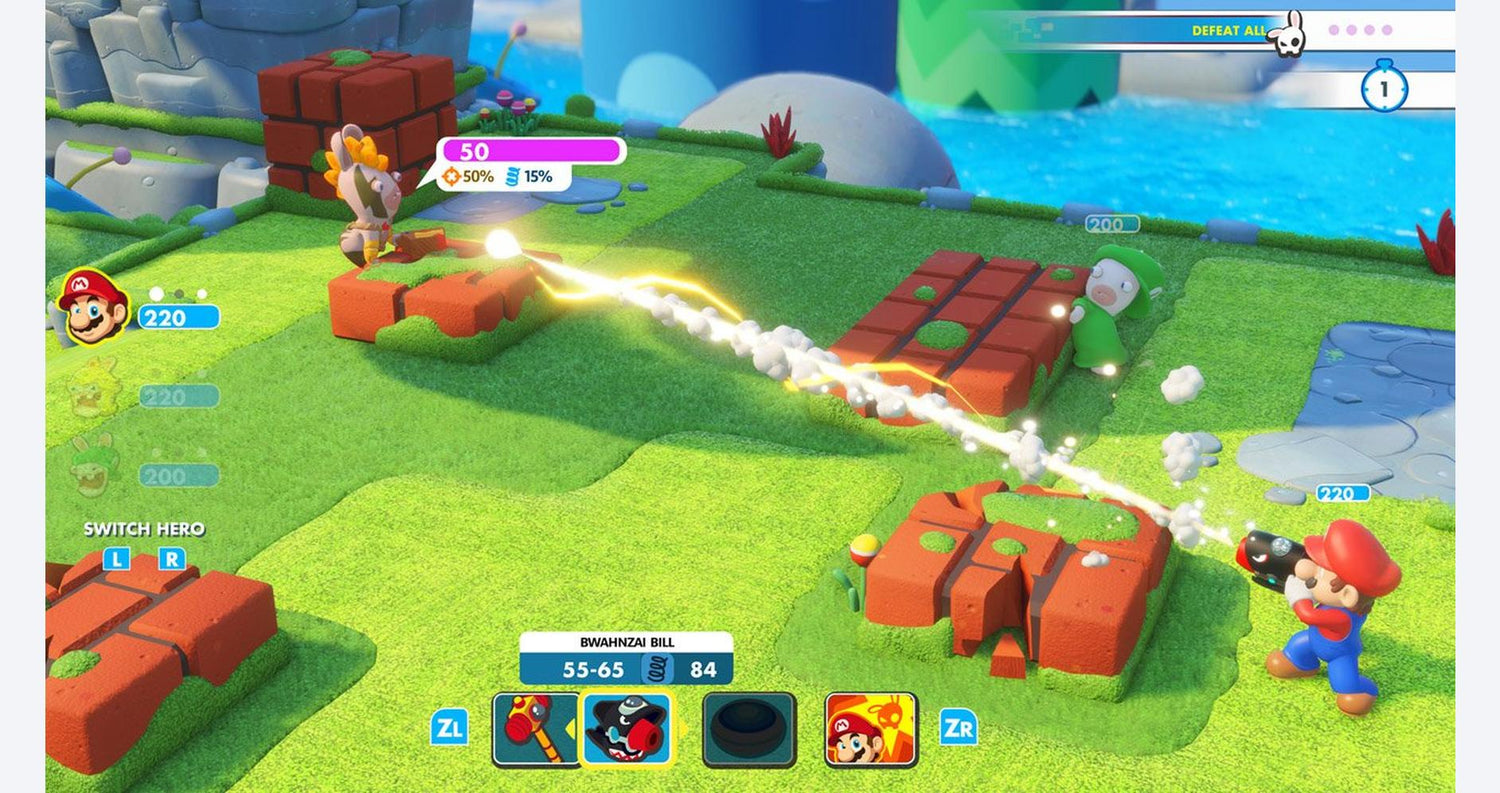Choose the Bwahnzai Bill blaster weapon
Viewport: 1500px width, 793px height.
[x=627, y=729]
